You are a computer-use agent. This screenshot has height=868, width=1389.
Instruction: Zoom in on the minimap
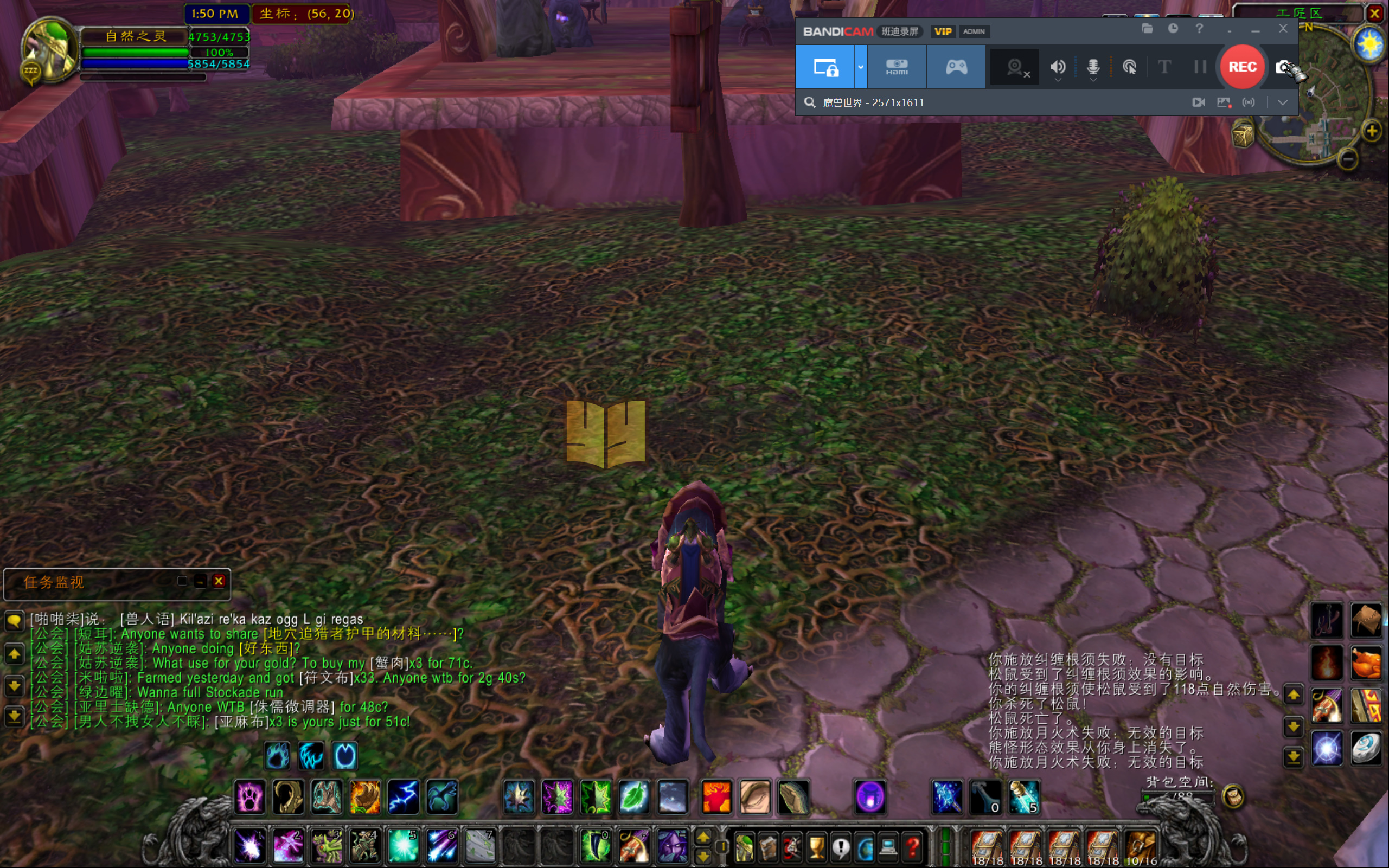click(1372, 131)
